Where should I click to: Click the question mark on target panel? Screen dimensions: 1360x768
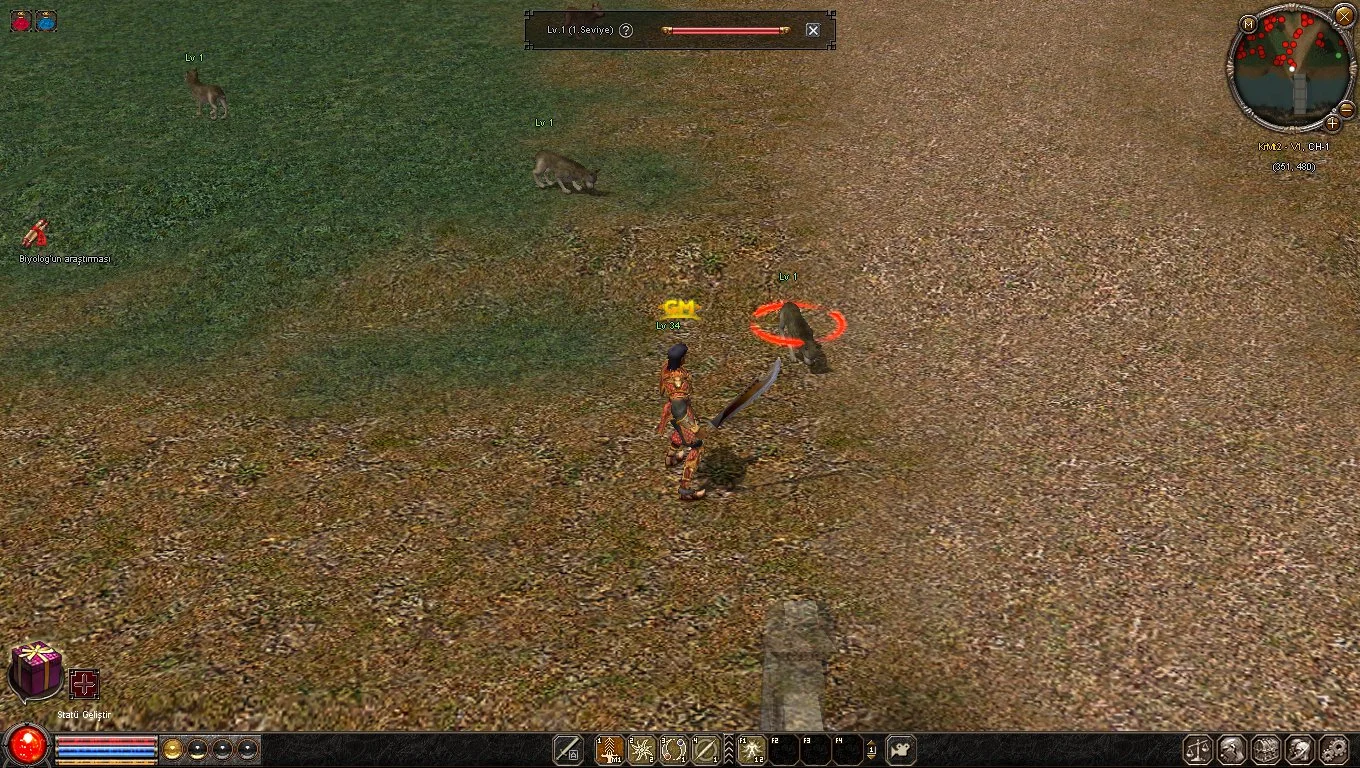pyautogui.click(x=626, y=30)
